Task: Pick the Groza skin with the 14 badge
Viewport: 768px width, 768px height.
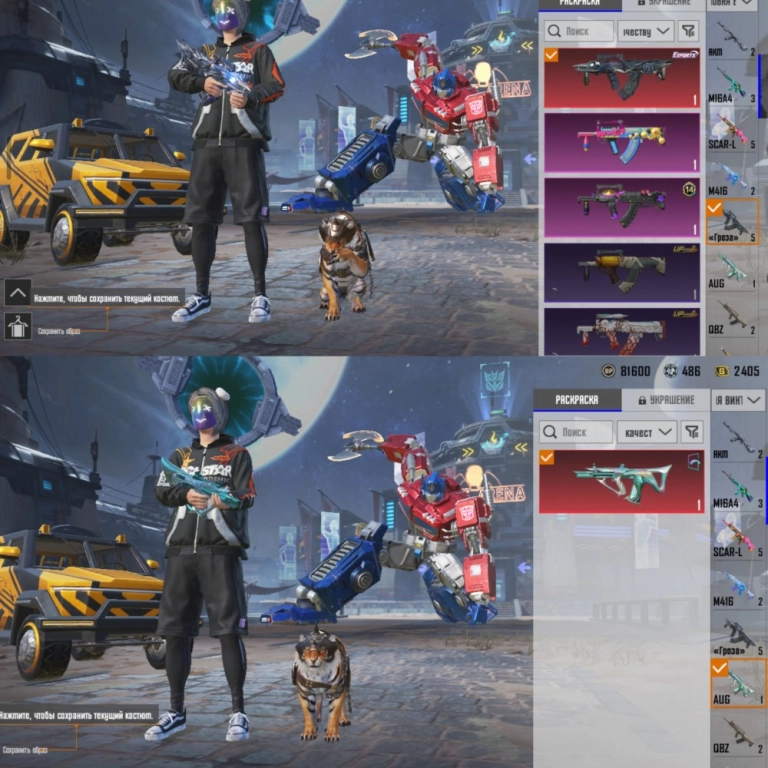Action: pos(621,207)
